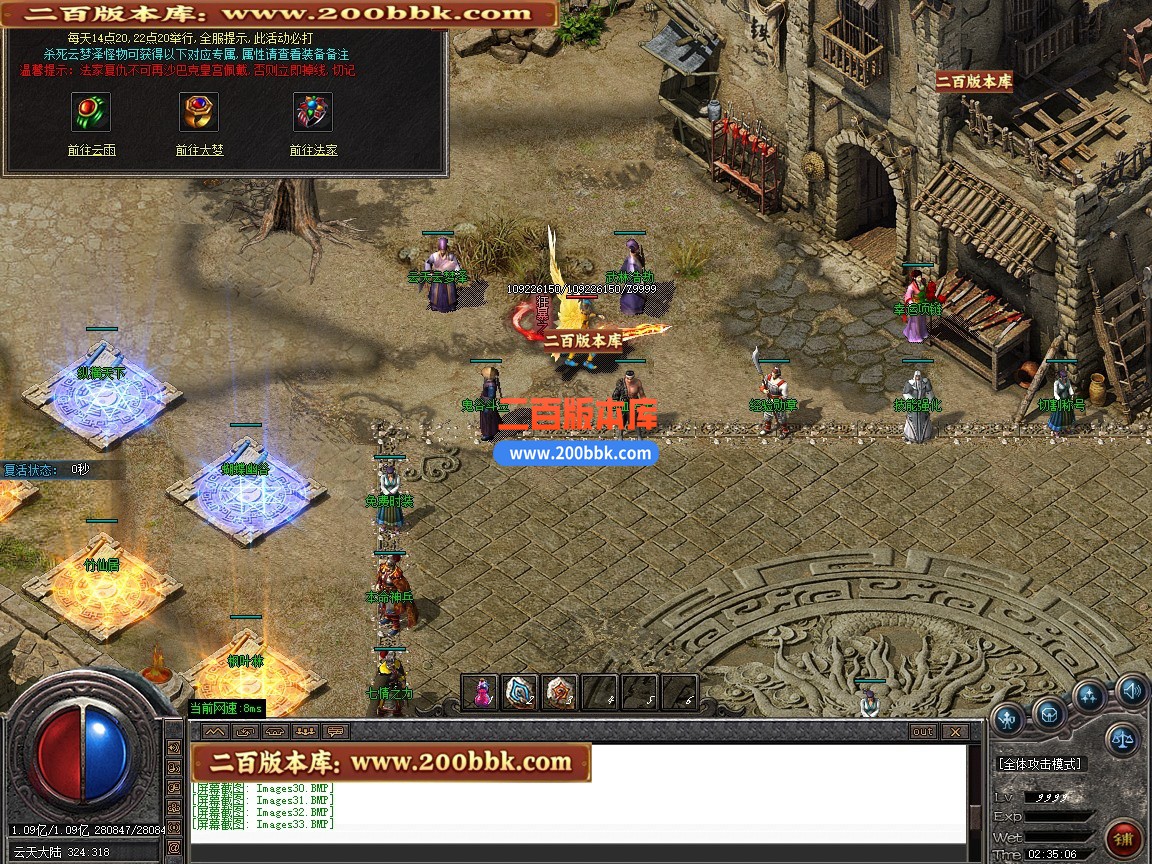Select the 前往法家 link
Viewport: 1152px width, 864px height.
pos(313,150)
